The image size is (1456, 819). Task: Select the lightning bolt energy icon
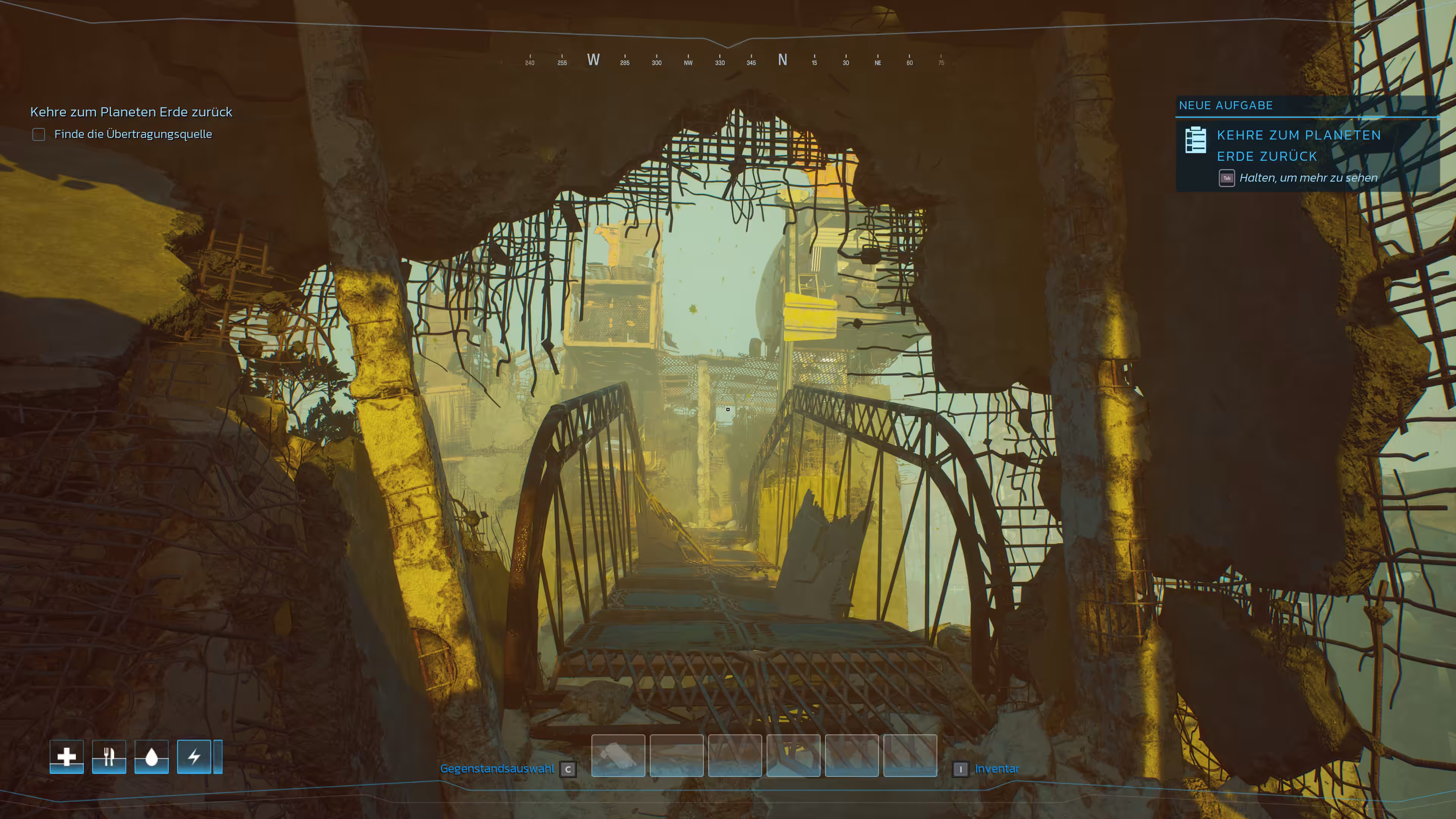pos(194,756)
